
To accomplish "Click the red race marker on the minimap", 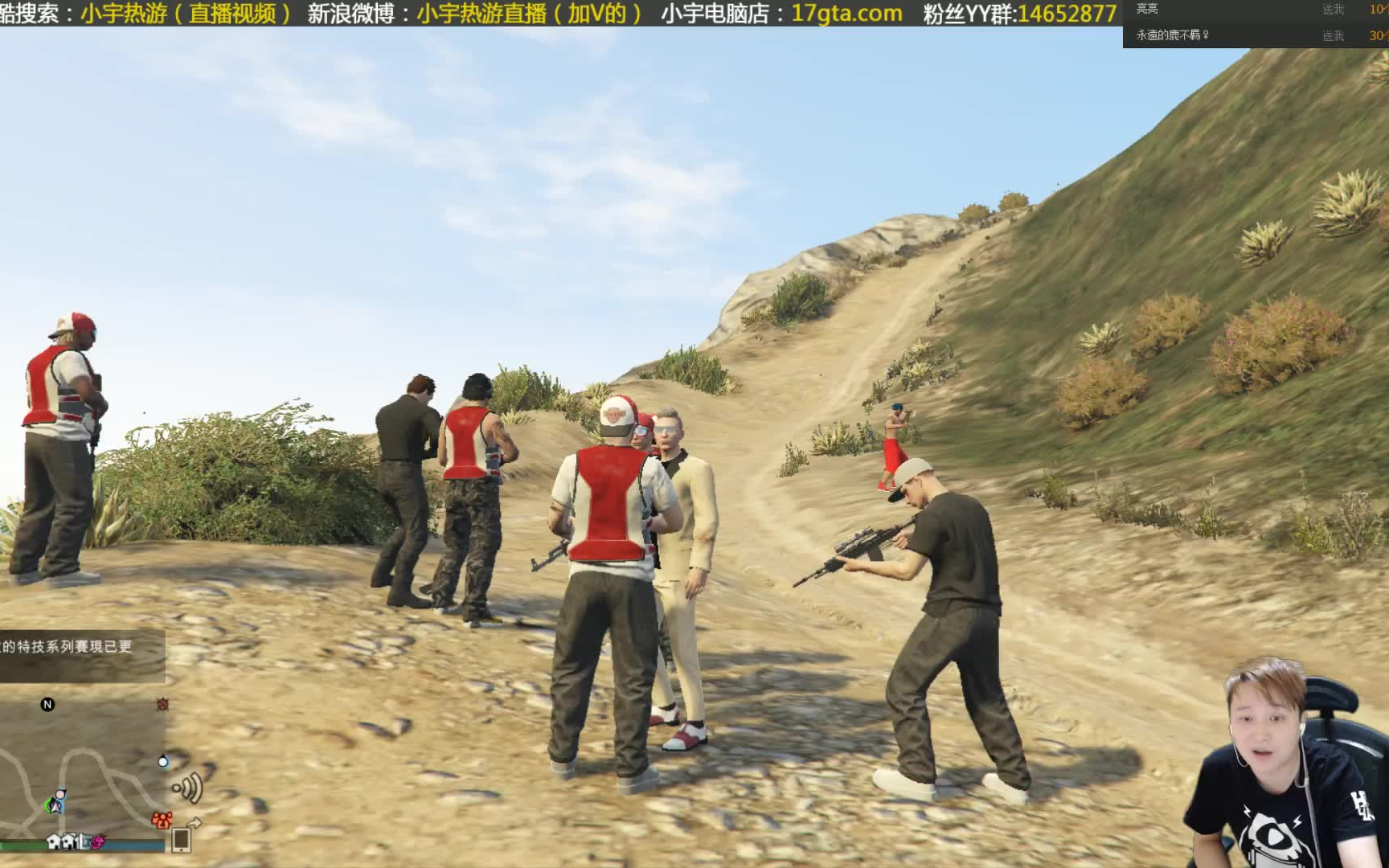I will pyautogui.click(x=162, y=705).
